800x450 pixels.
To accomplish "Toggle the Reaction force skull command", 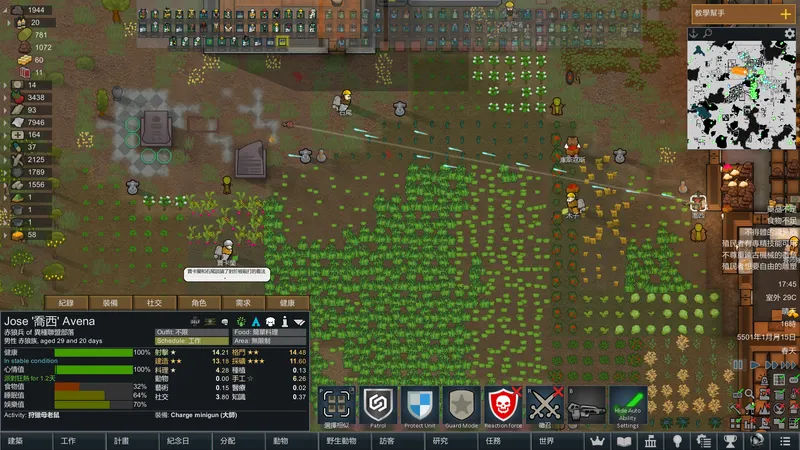I will (x=504, y=407).
